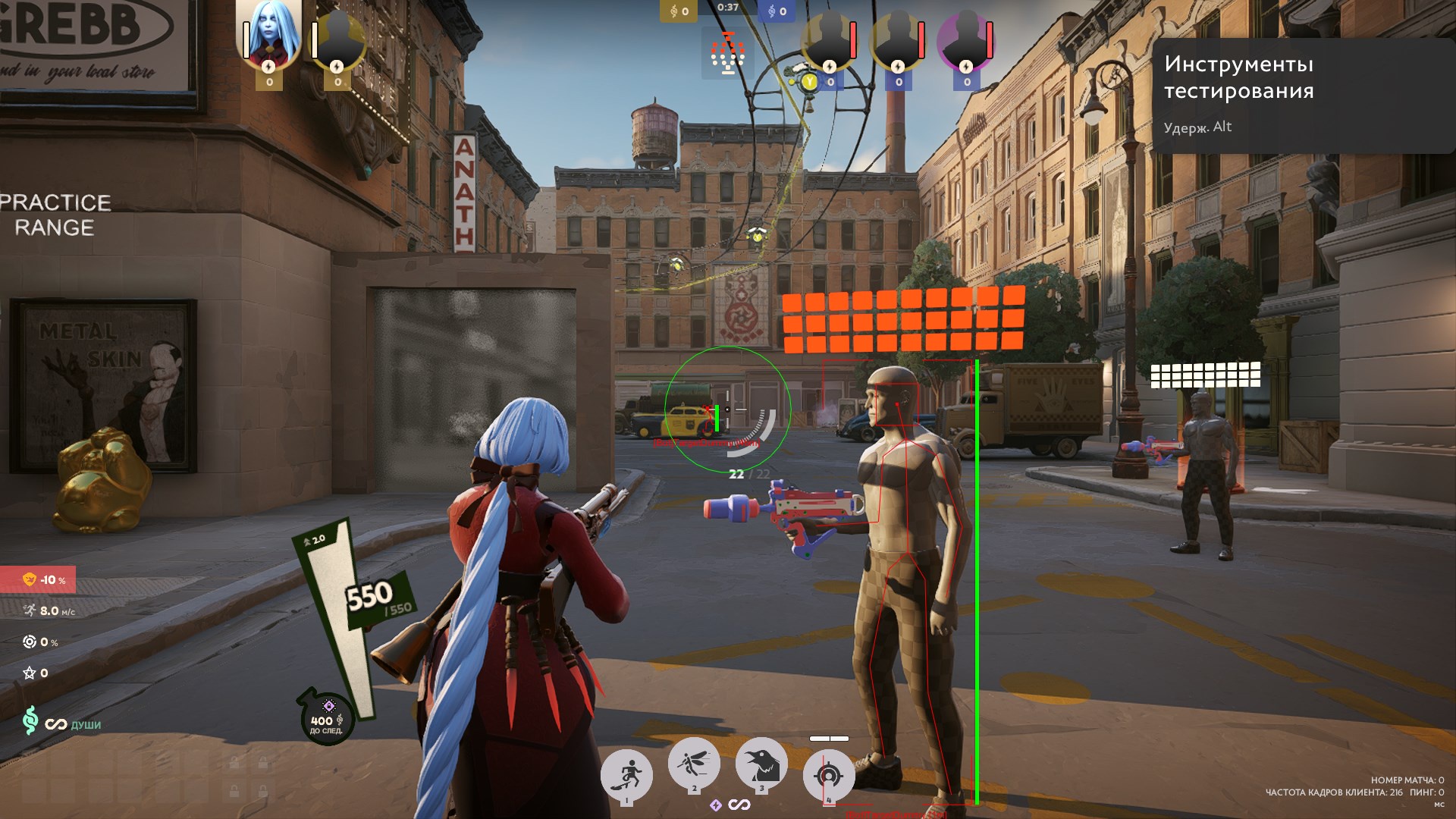Trigger the Assassinate crosshair ability
The width and height of the screenshot is (1456, 819).
click(x=828, y=774)
